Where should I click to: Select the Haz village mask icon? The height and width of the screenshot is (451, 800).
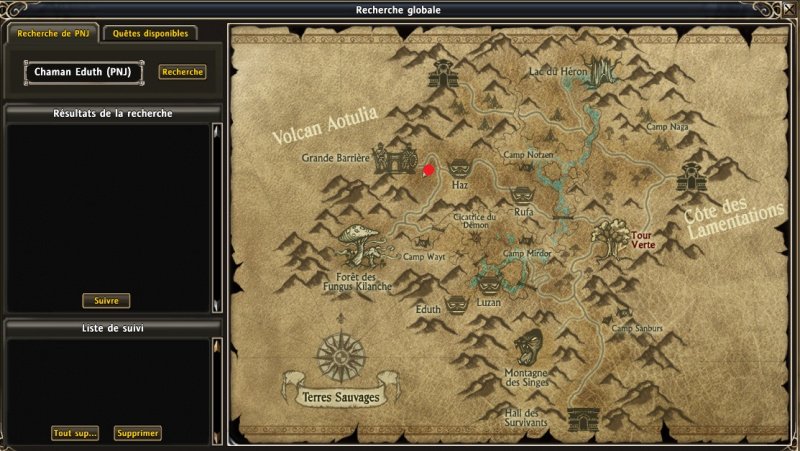(460, 168)
